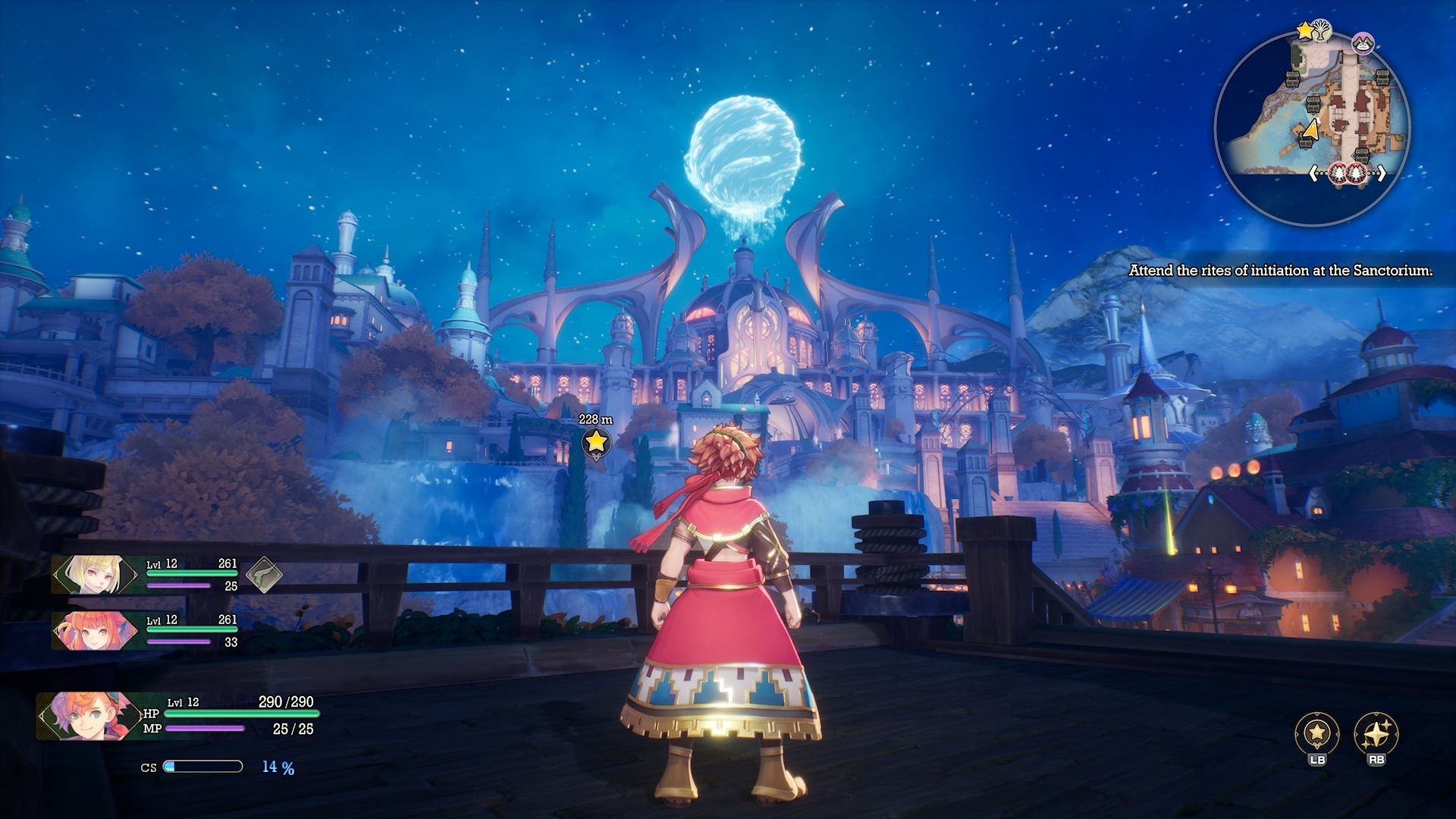This screenshot has width=1456, height=819.
Task: Select the orange-haired girl party portrait
Action: tap(93, 631)
